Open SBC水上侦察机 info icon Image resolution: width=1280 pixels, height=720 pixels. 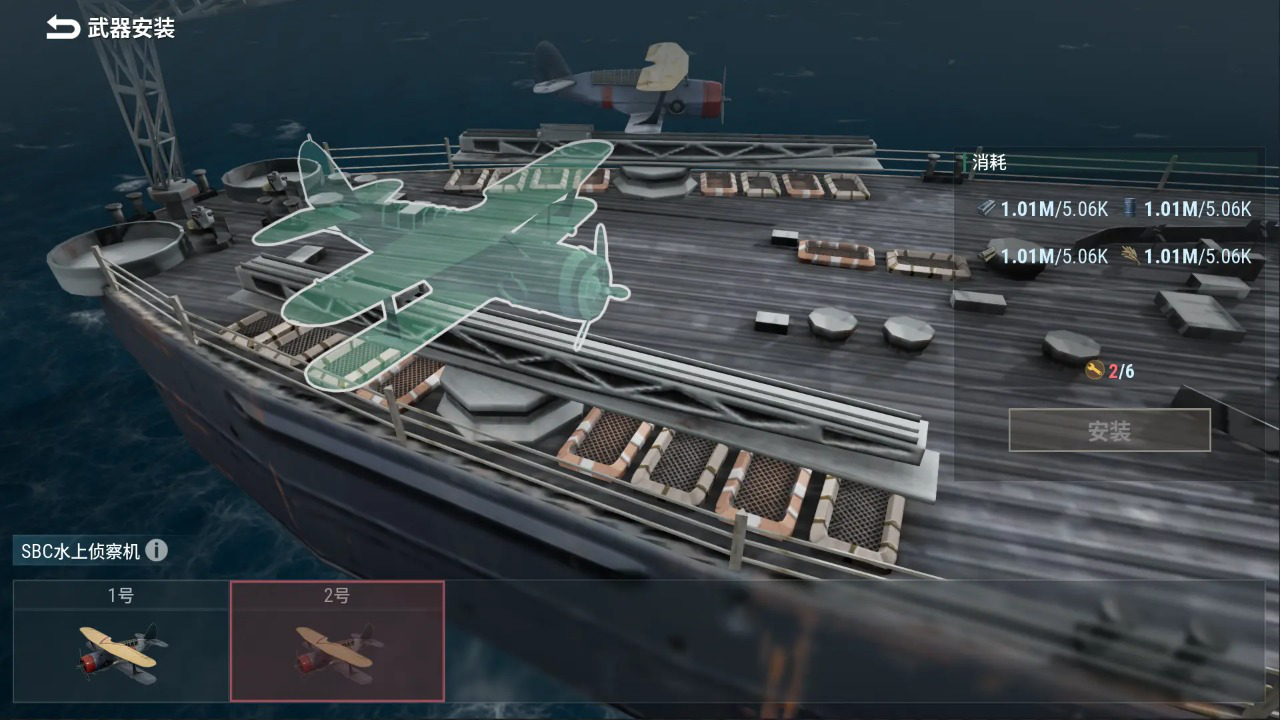tap(156, 550)
